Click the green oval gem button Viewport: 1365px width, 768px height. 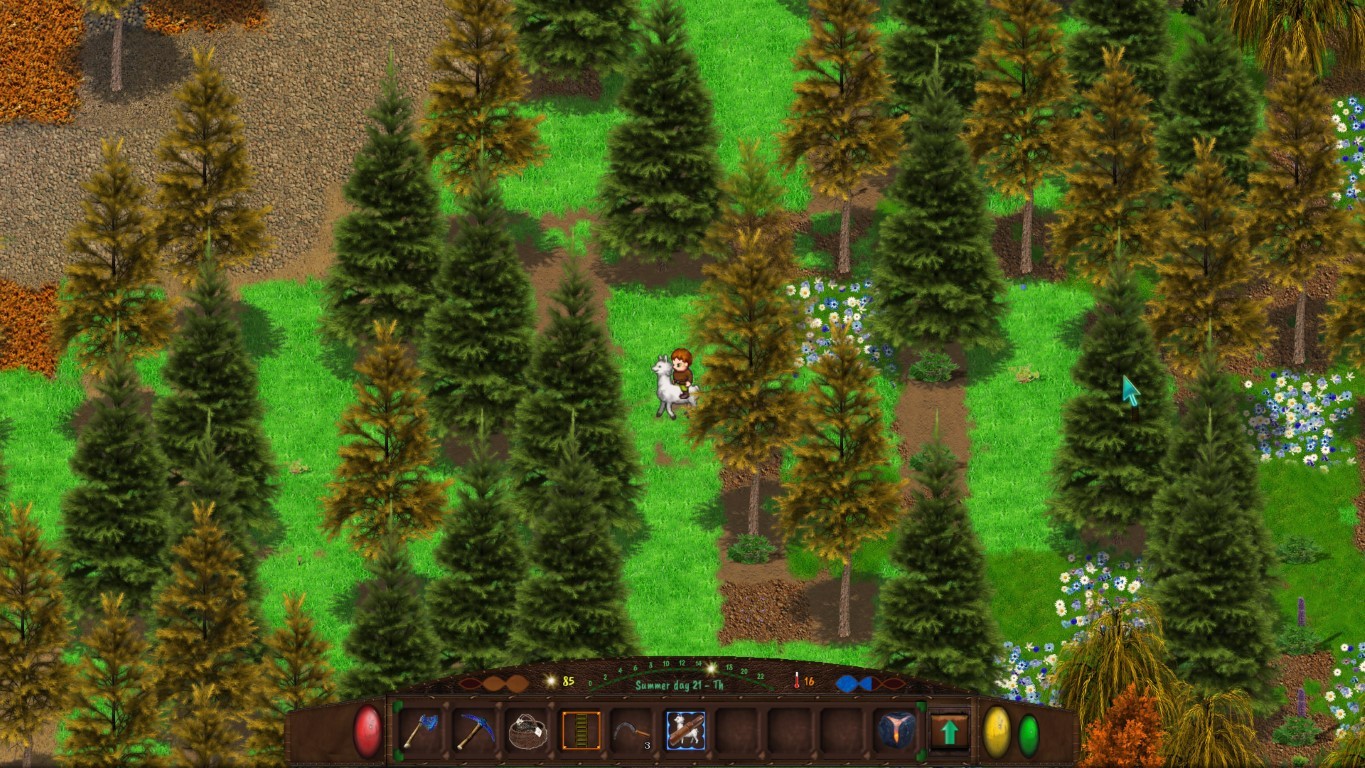(x=1029, y=734)
